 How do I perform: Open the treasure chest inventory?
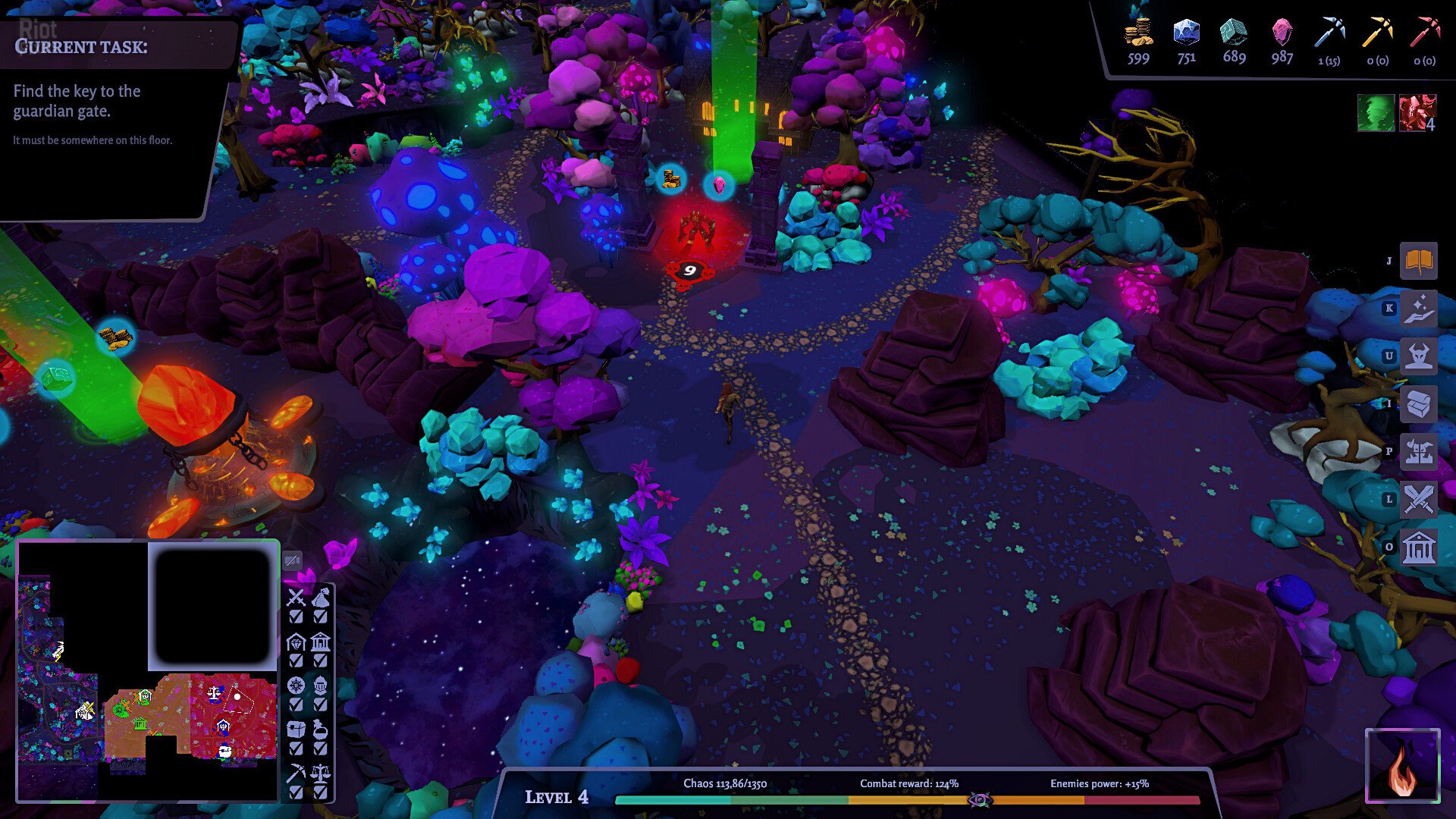coord(1418,404)
